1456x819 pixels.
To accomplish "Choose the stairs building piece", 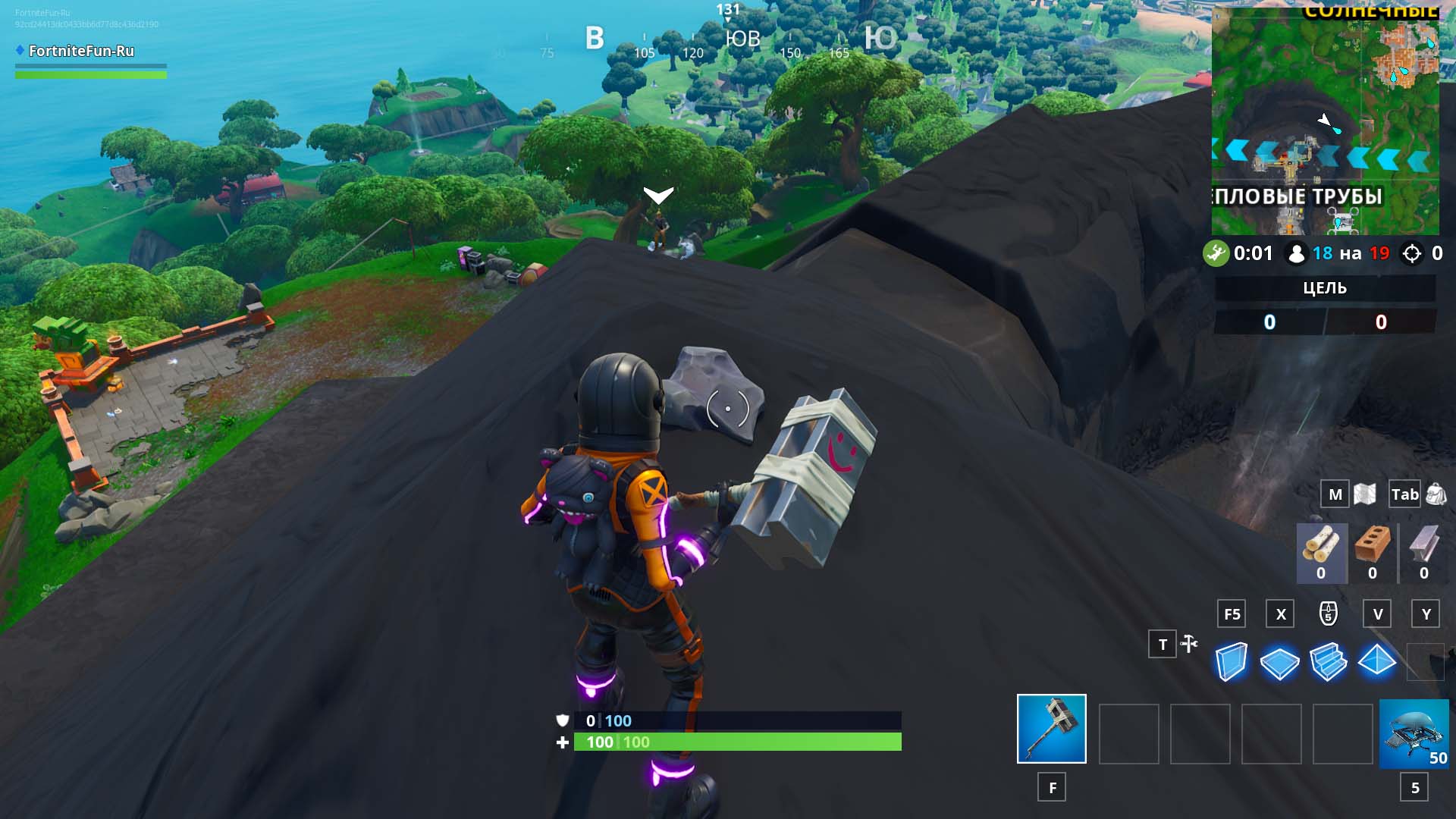I will pos(1328,661).
